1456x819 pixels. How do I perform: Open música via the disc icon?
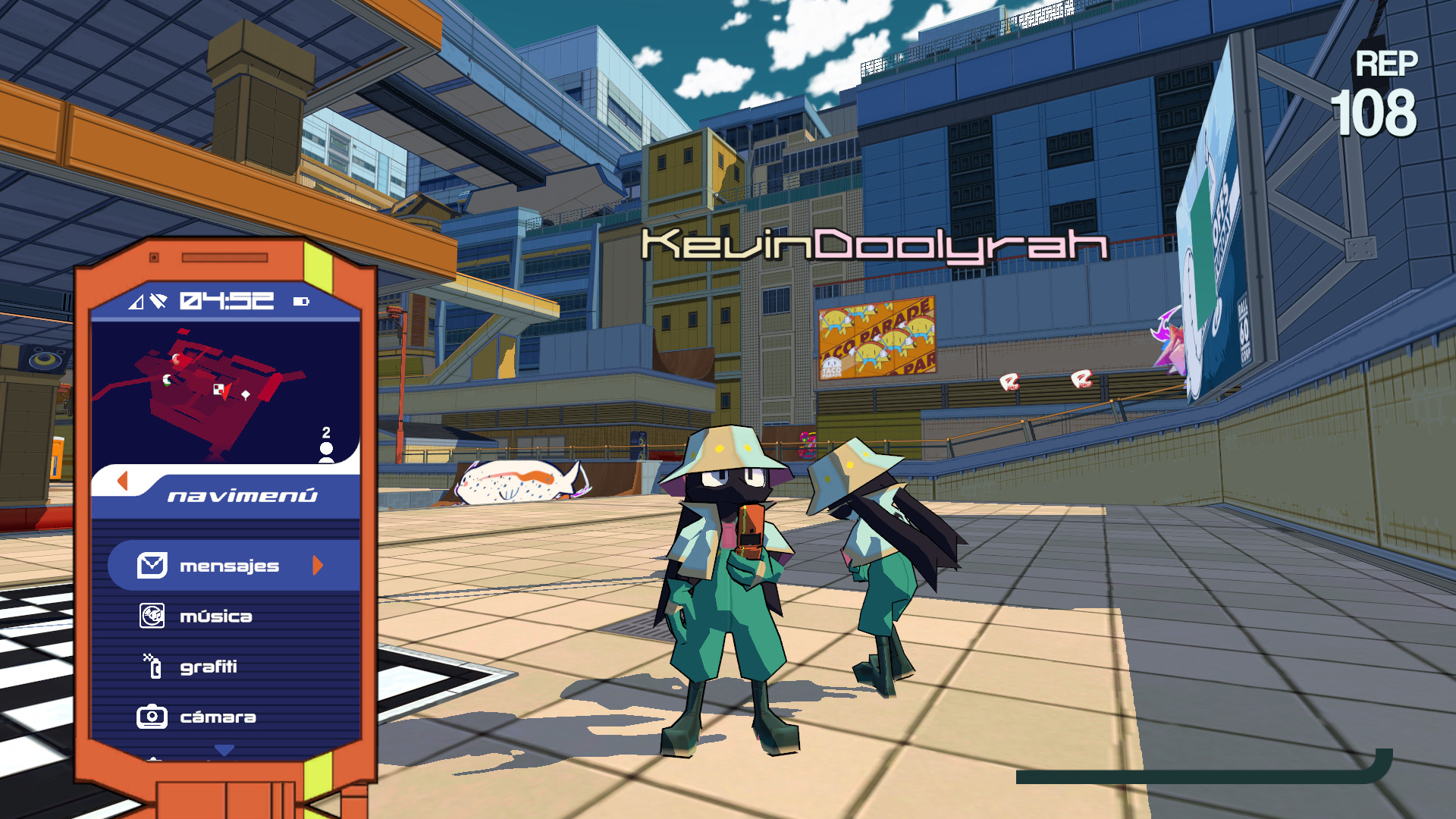tap(152, 616)
